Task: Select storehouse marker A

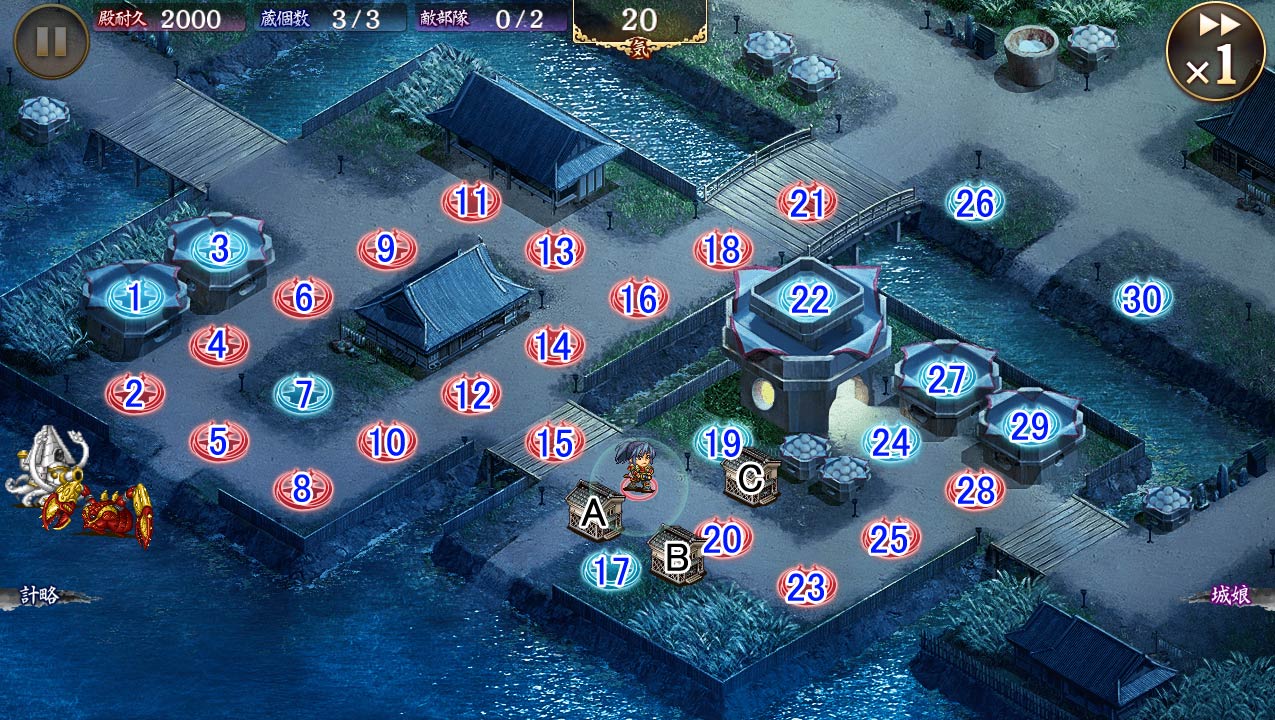Action: [595, 511]
